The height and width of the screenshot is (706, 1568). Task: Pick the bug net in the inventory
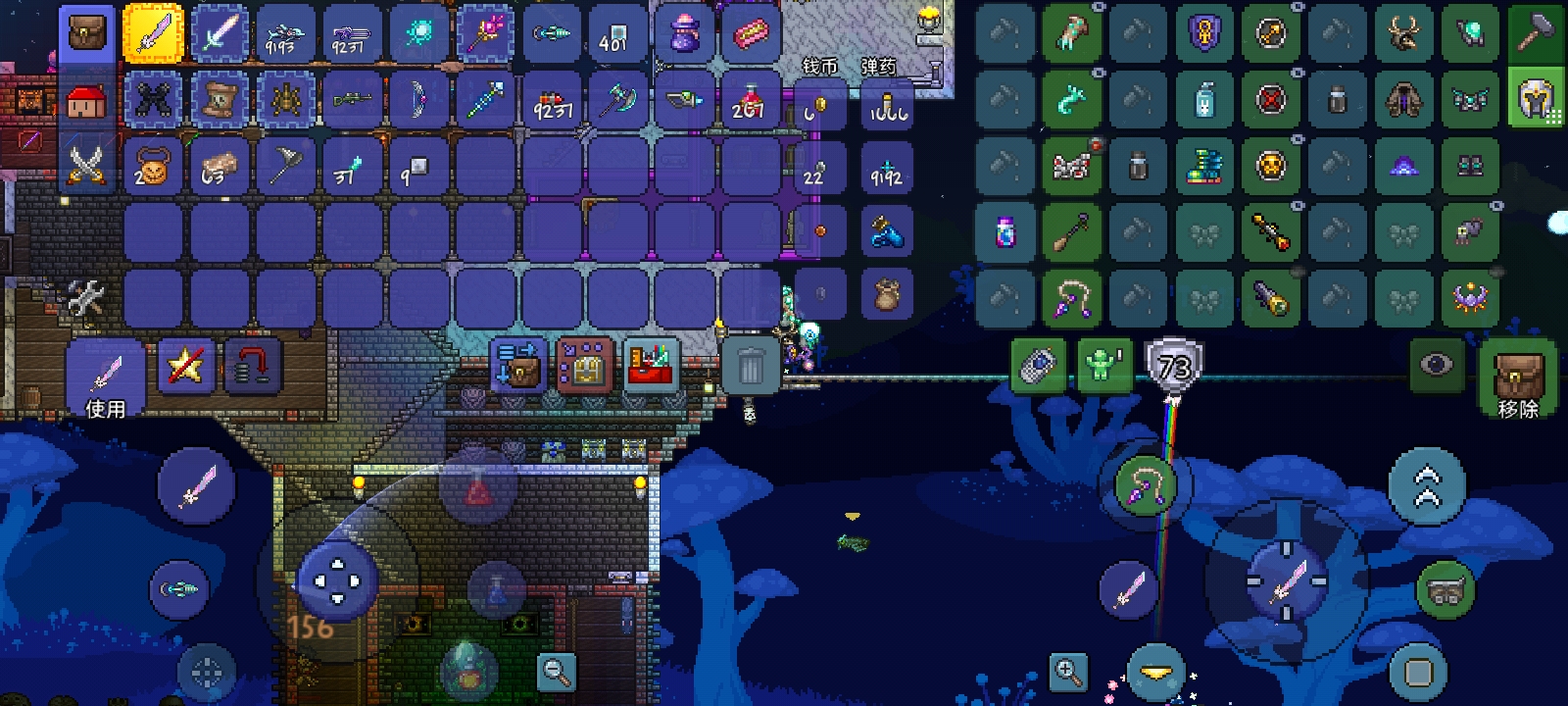(x=285, y=165)
